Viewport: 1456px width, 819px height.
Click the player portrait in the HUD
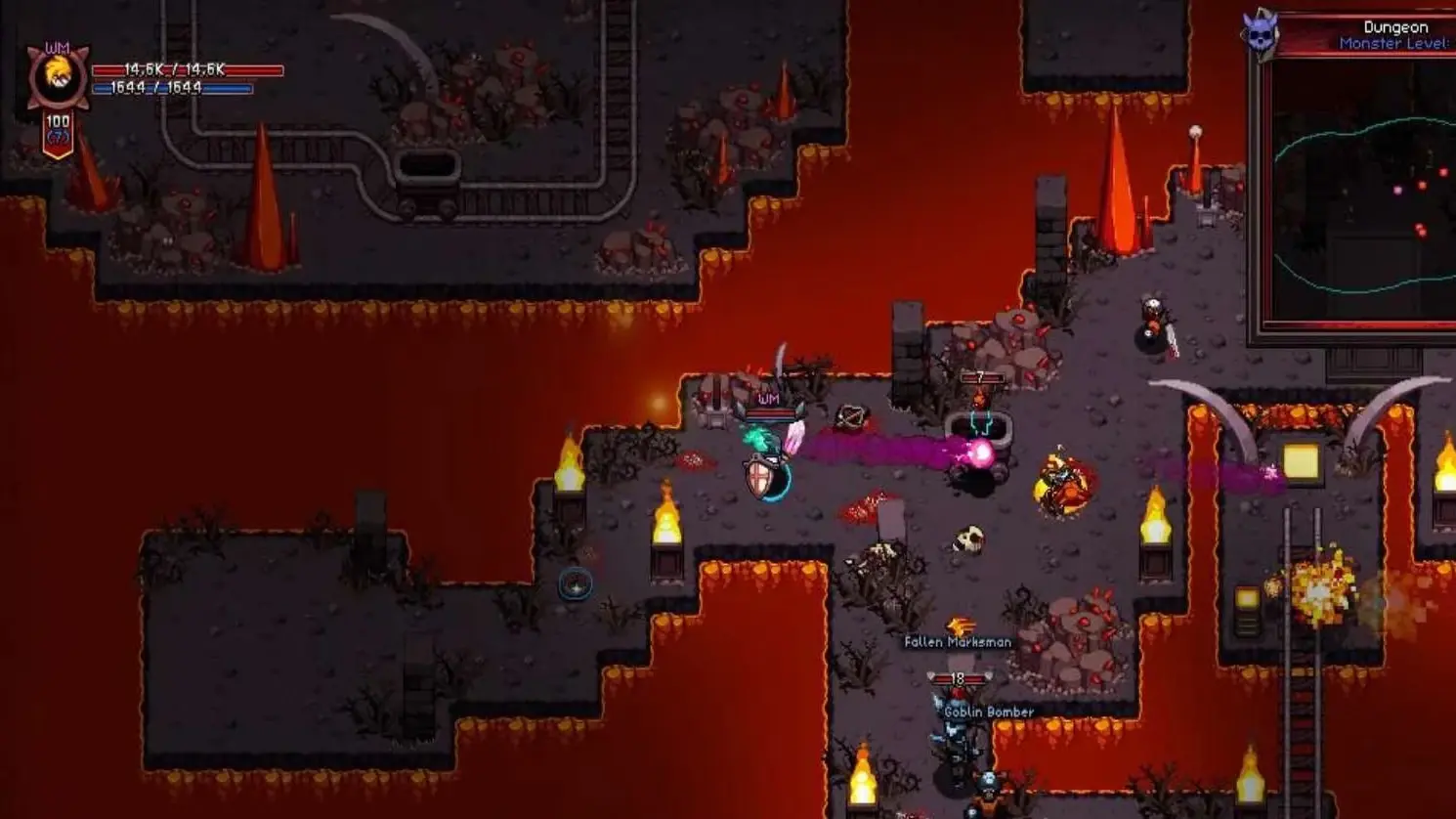(57, 79)
